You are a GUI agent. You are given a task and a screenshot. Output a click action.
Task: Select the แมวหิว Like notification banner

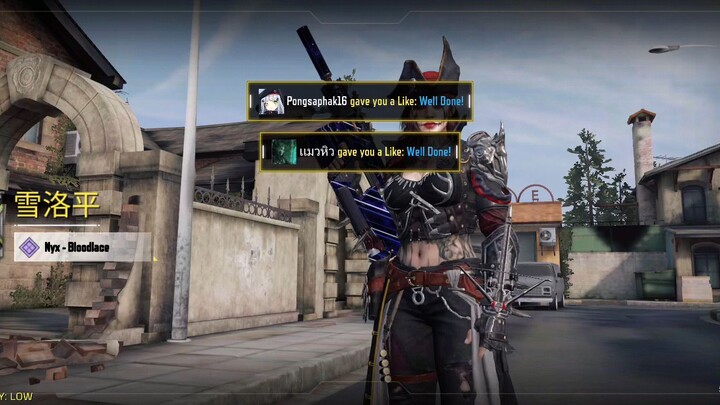[360, 151]
